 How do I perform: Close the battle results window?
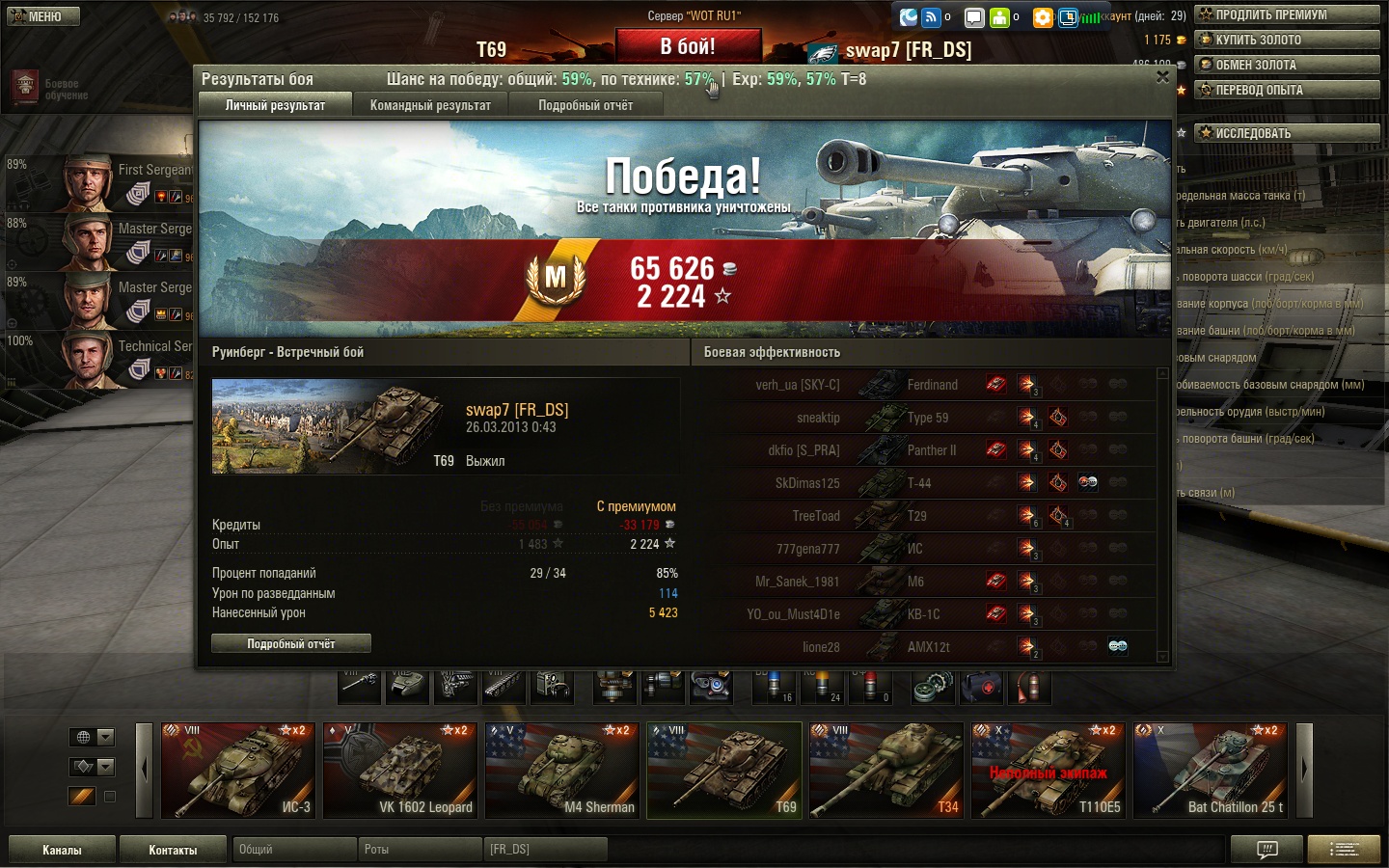pos(1162,77)
